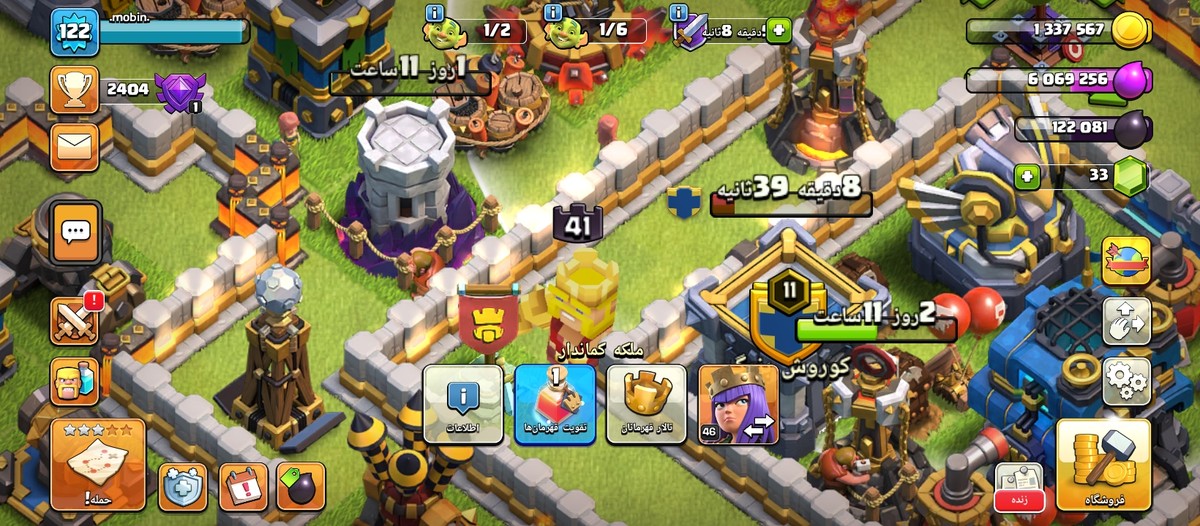Viewport: 1200px width, 526px height.
Task: Open the barbarian and potion army button
Action: click(x=75, y=381)
